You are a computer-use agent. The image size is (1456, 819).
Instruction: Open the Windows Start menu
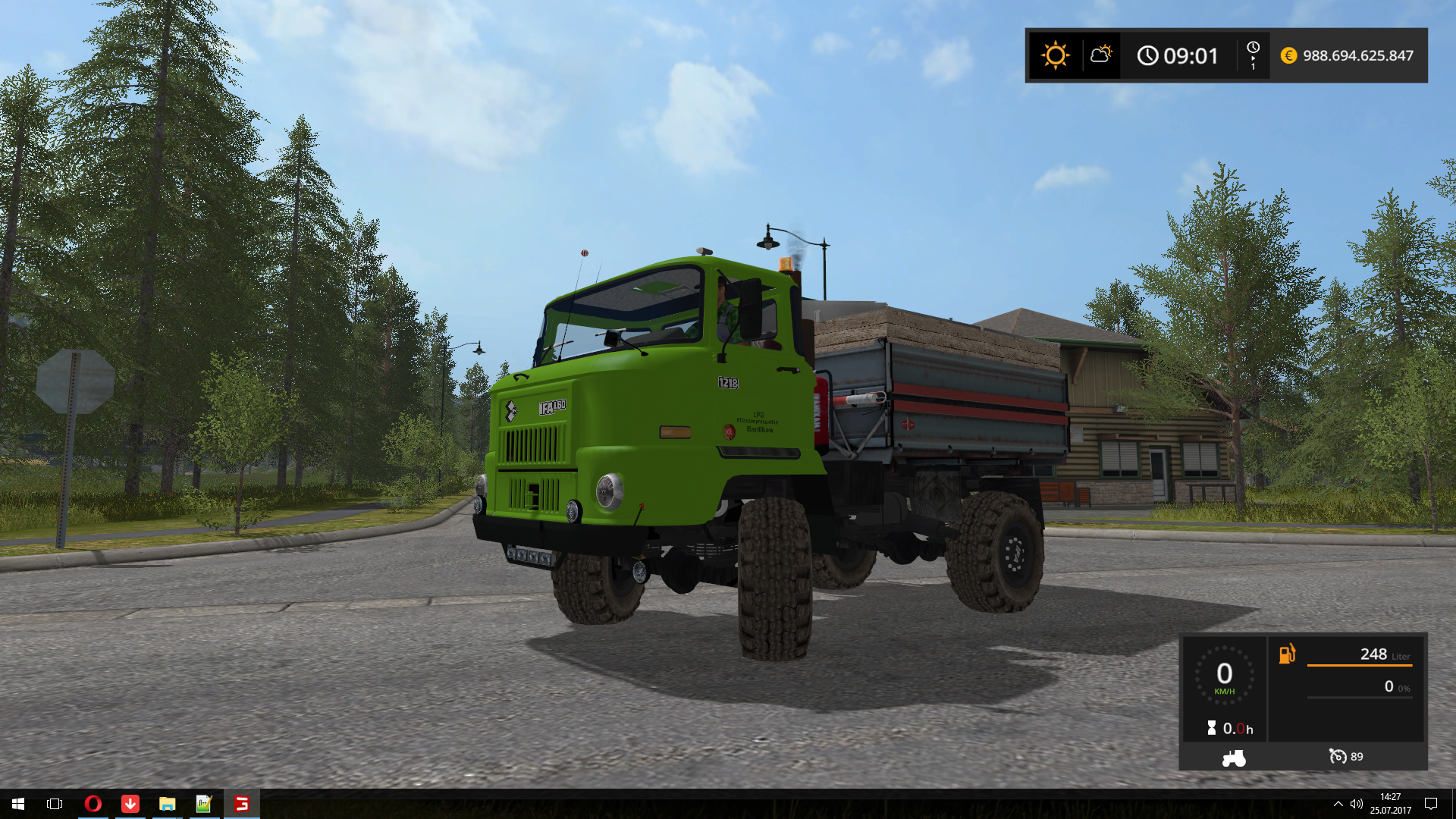18,804
